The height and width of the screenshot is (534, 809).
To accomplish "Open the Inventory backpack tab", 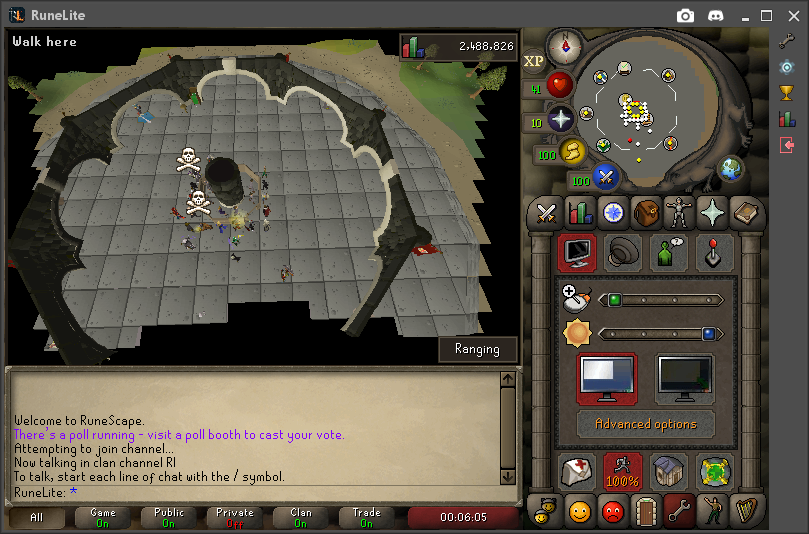I will (x=646, y=212).
